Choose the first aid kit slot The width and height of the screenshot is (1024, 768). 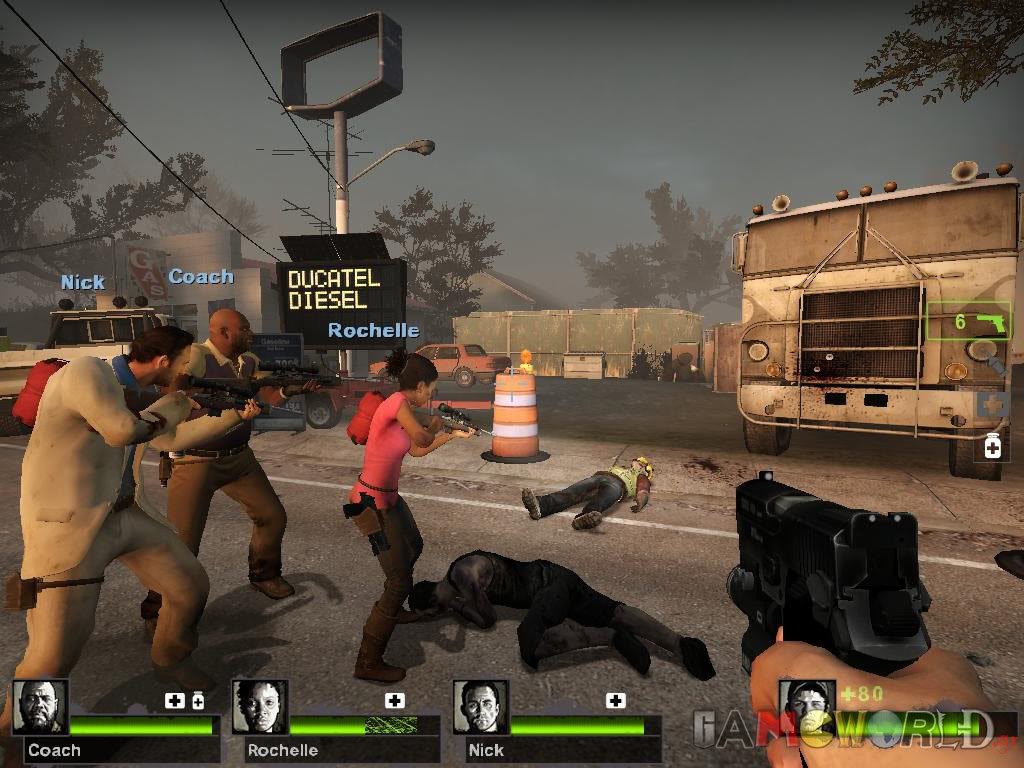point(991,405)
